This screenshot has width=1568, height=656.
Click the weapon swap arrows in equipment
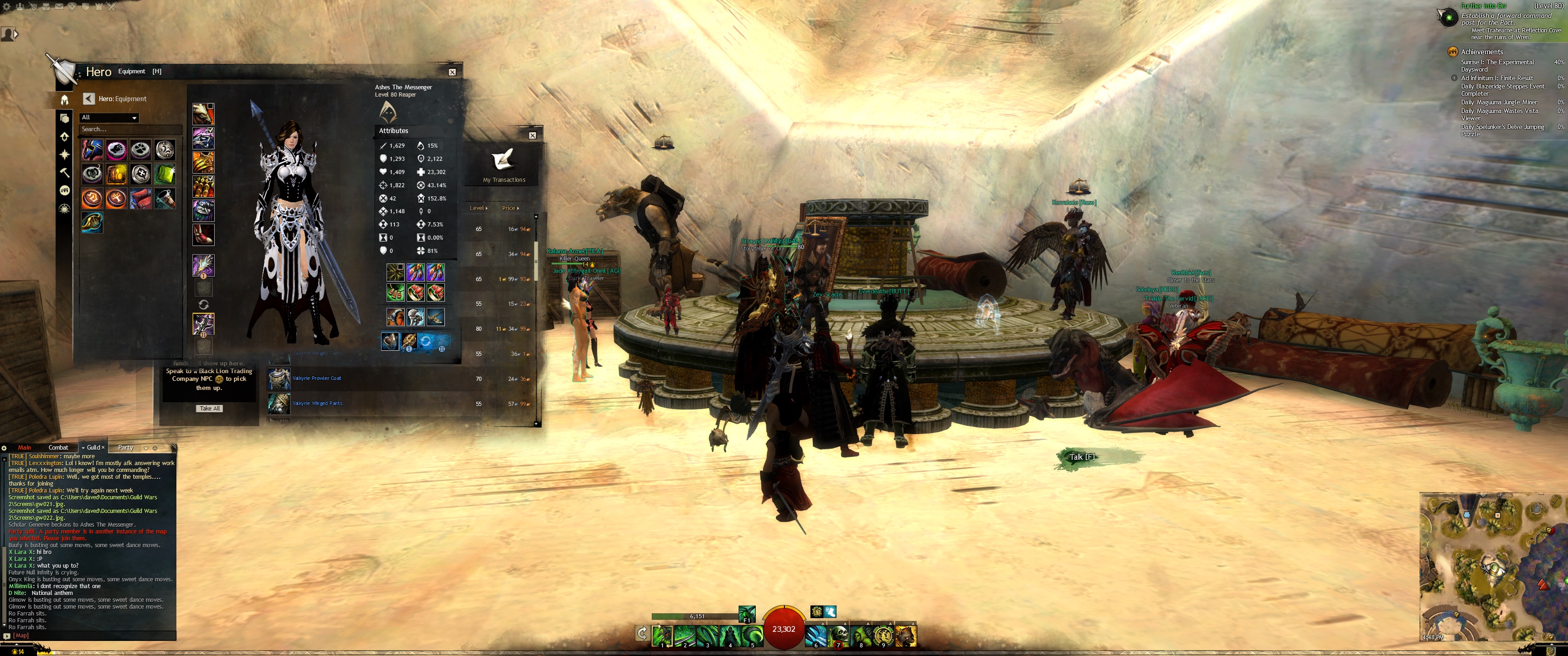coord(203,304)
